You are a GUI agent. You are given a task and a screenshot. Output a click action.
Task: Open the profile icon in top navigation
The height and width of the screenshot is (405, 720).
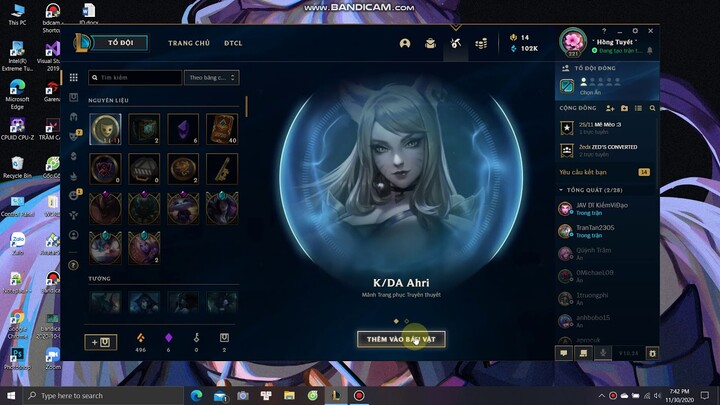point(405,43)
